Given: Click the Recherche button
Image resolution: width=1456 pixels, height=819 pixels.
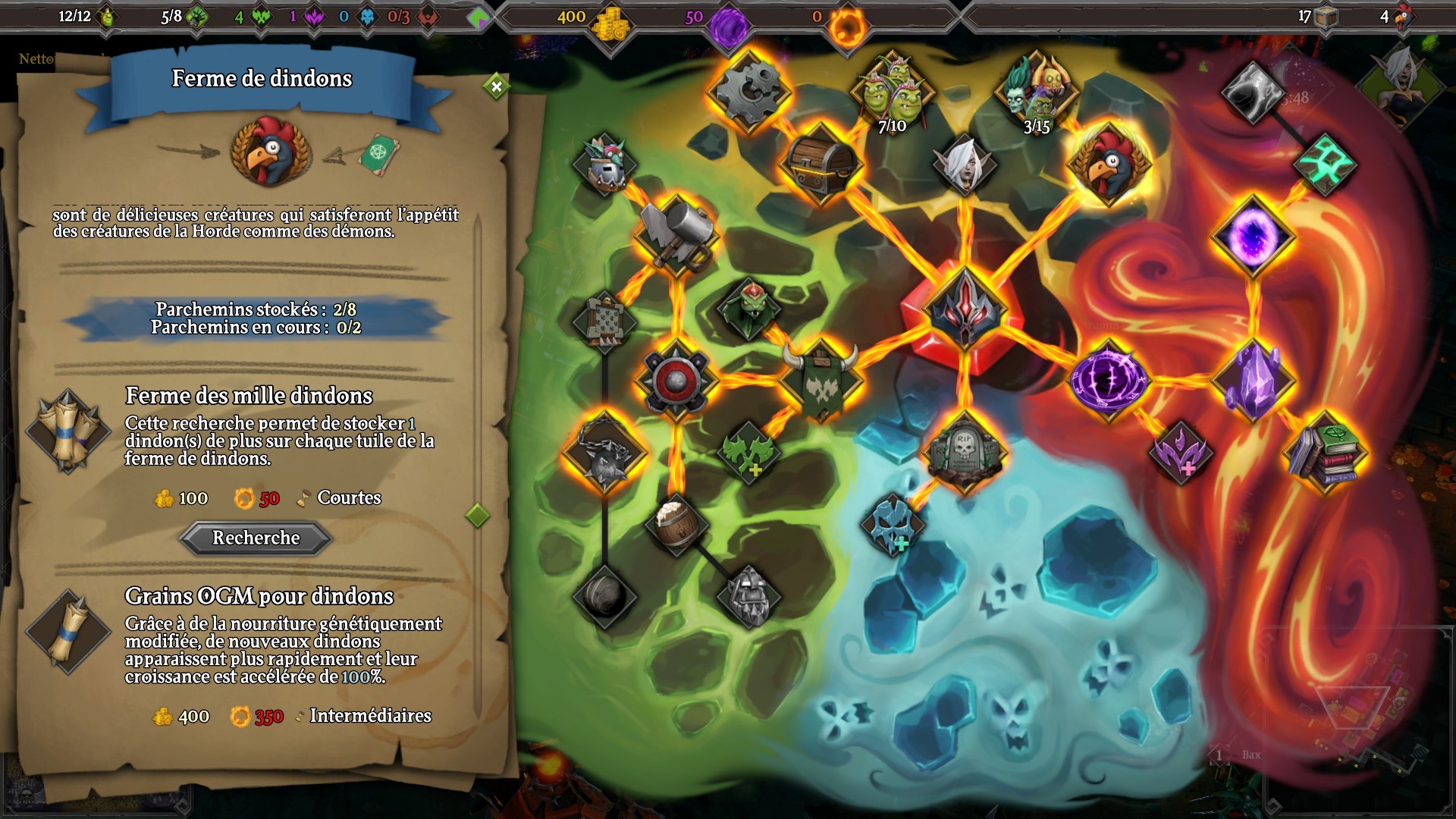Looking at the screenshot, I should tap(256, 538).
